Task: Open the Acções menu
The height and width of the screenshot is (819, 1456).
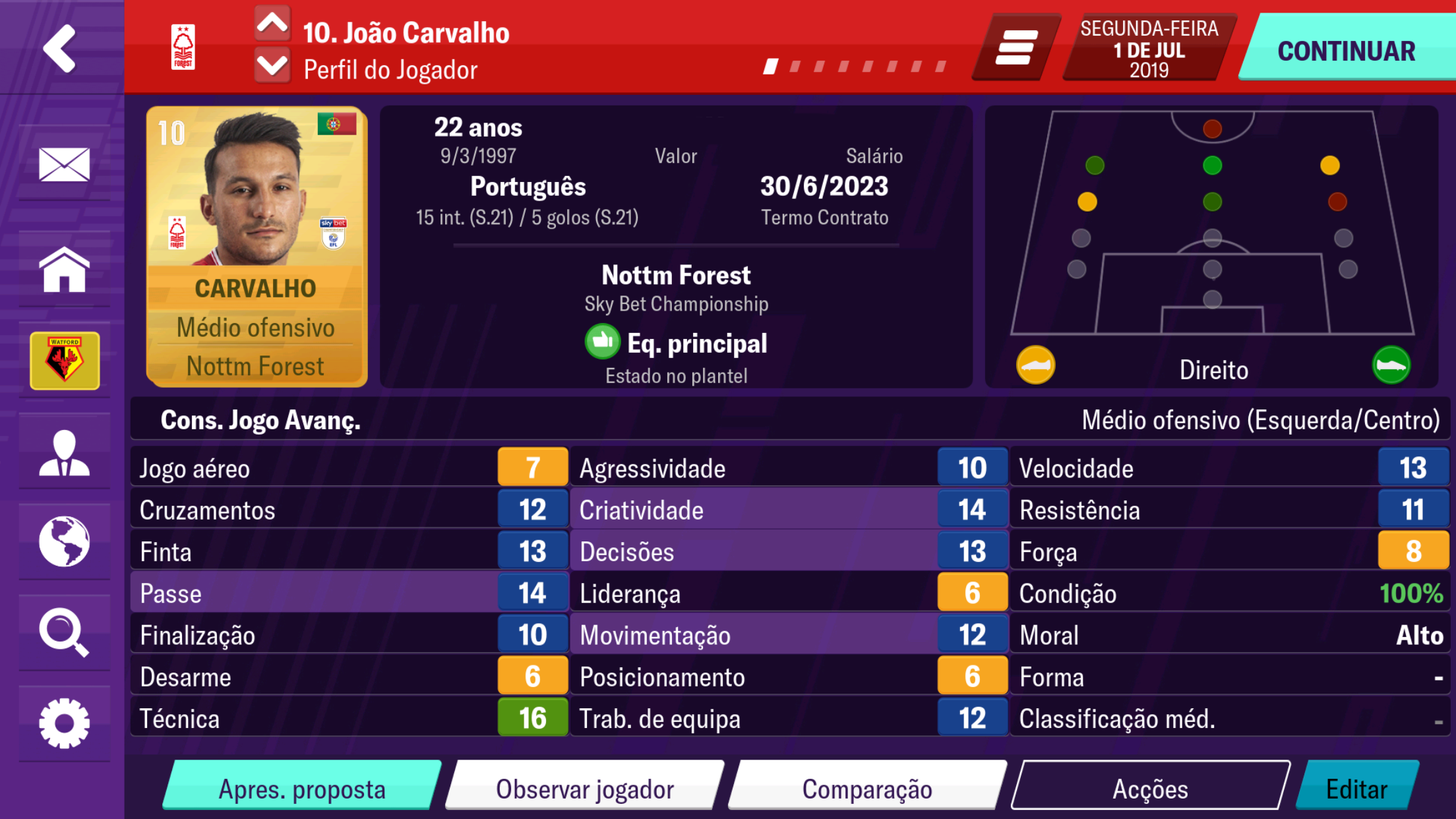Action: click(x=1152, y=787)
